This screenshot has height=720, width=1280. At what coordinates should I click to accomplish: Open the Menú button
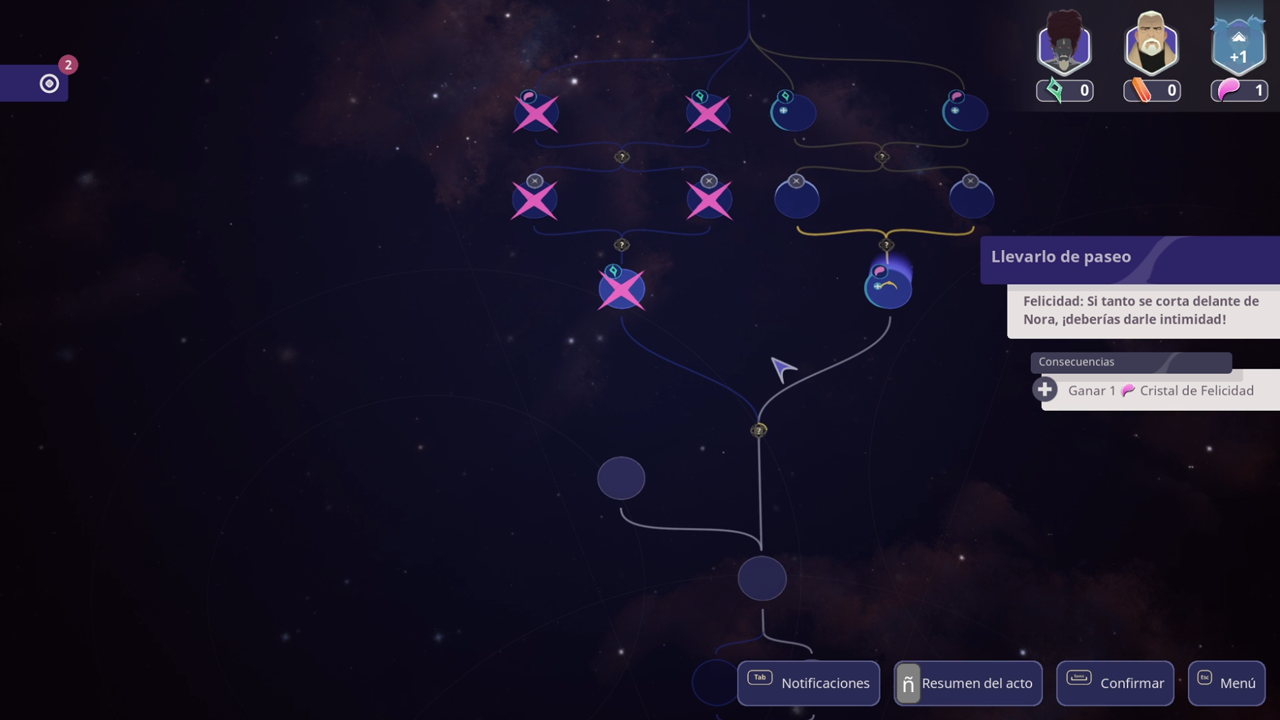1225,683
